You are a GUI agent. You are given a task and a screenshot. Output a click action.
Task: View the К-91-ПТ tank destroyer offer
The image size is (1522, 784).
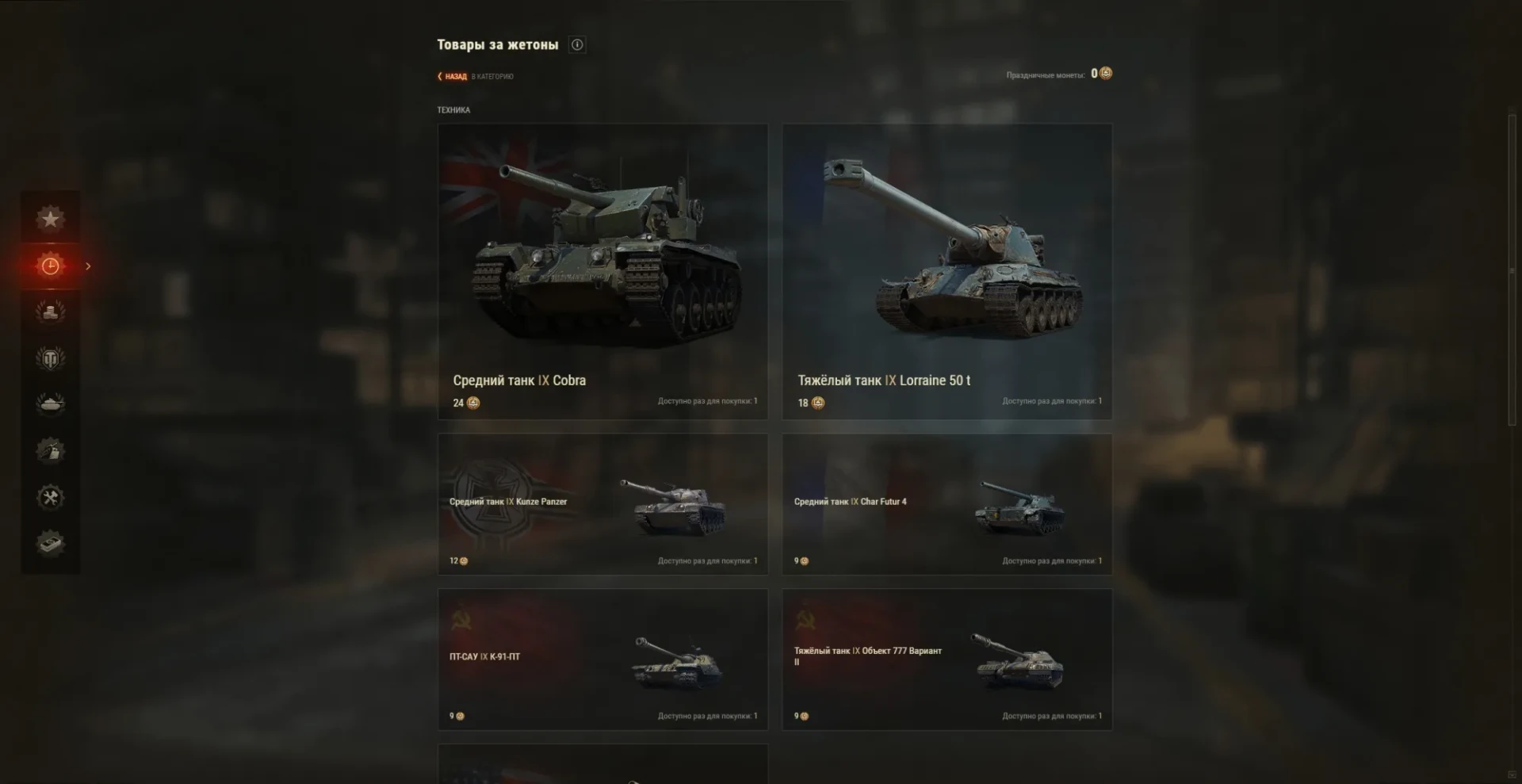point(602,659)
